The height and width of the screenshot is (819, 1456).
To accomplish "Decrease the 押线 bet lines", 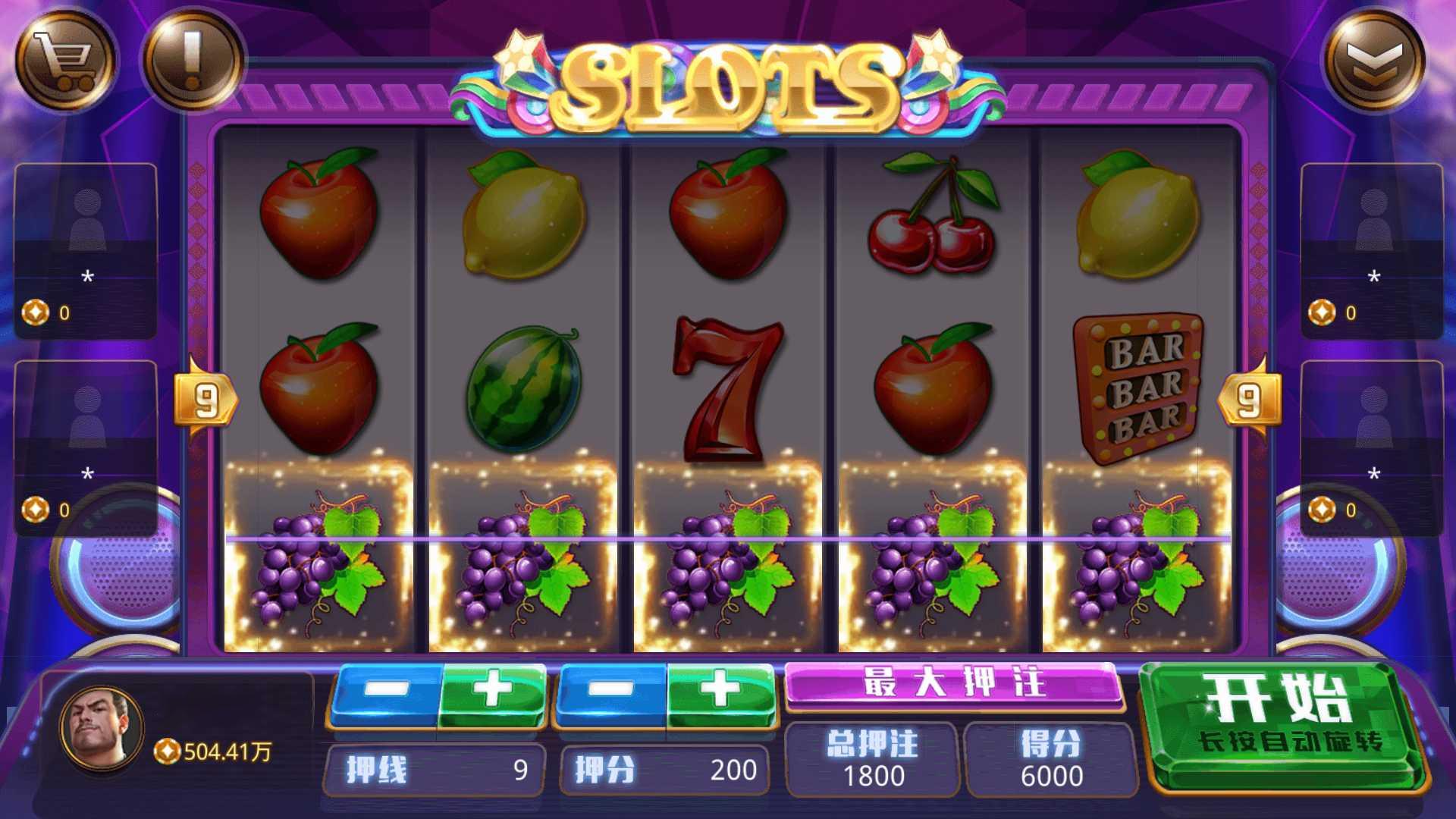I will (x=385, y=692).
